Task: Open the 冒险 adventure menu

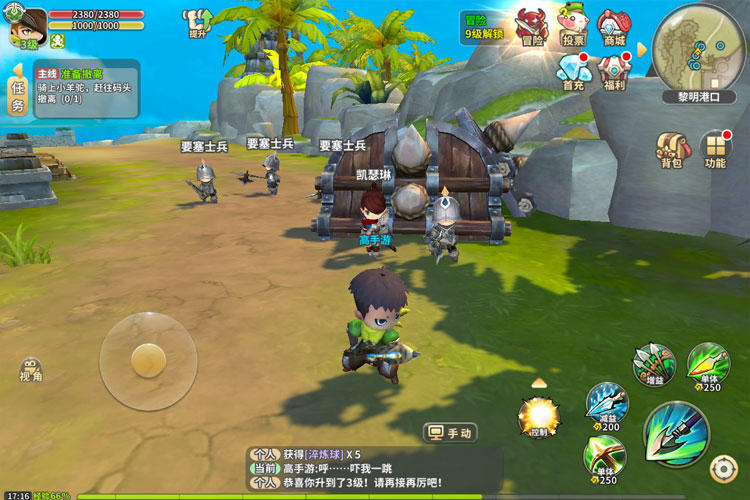Action: [532, 26]
